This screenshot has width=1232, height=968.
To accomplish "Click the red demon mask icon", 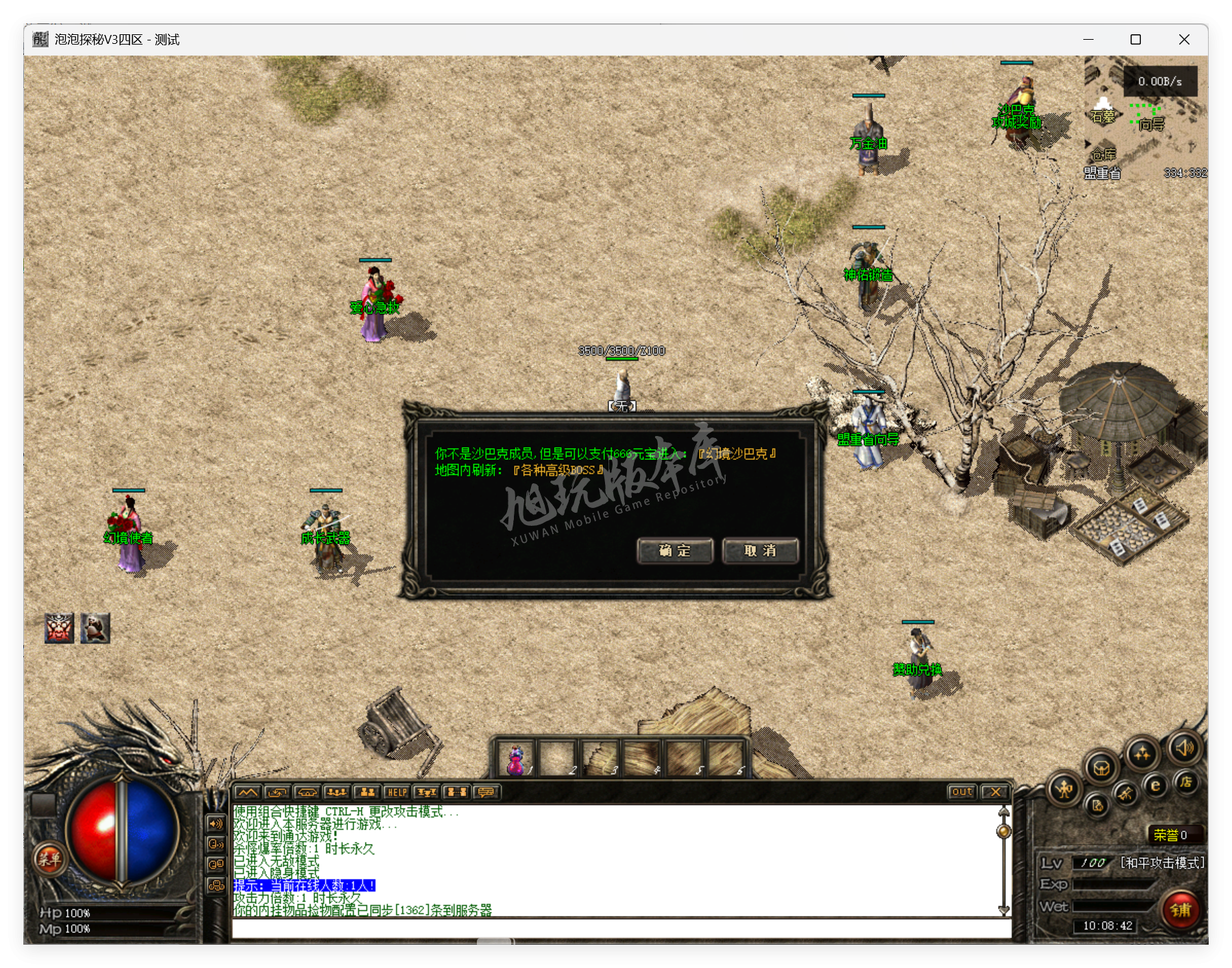I will 59,628.
